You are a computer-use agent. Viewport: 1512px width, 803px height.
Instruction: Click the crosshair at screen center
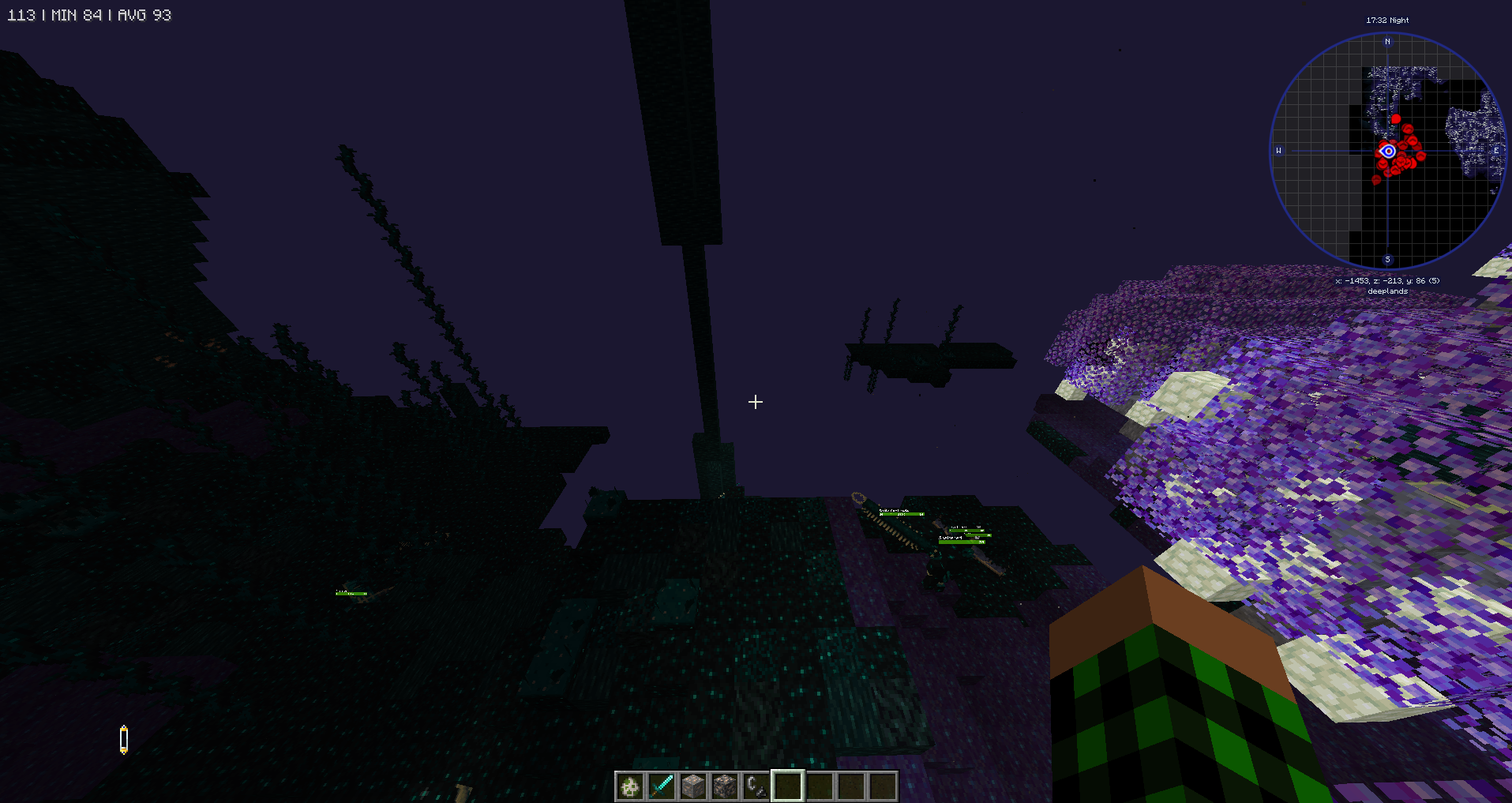[755, 402]
